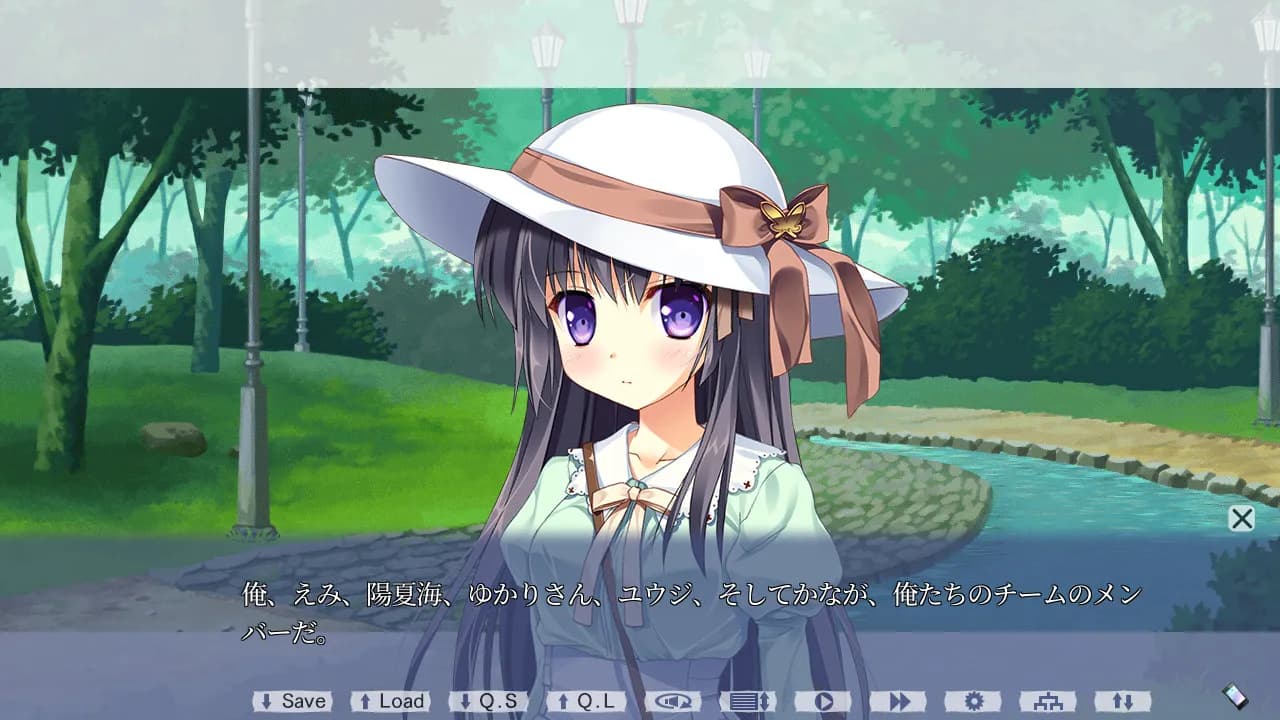The height and width of the screenshot is (720, 1280).
Task: Hide the message window using the eye icon
Action: (672, 701)
